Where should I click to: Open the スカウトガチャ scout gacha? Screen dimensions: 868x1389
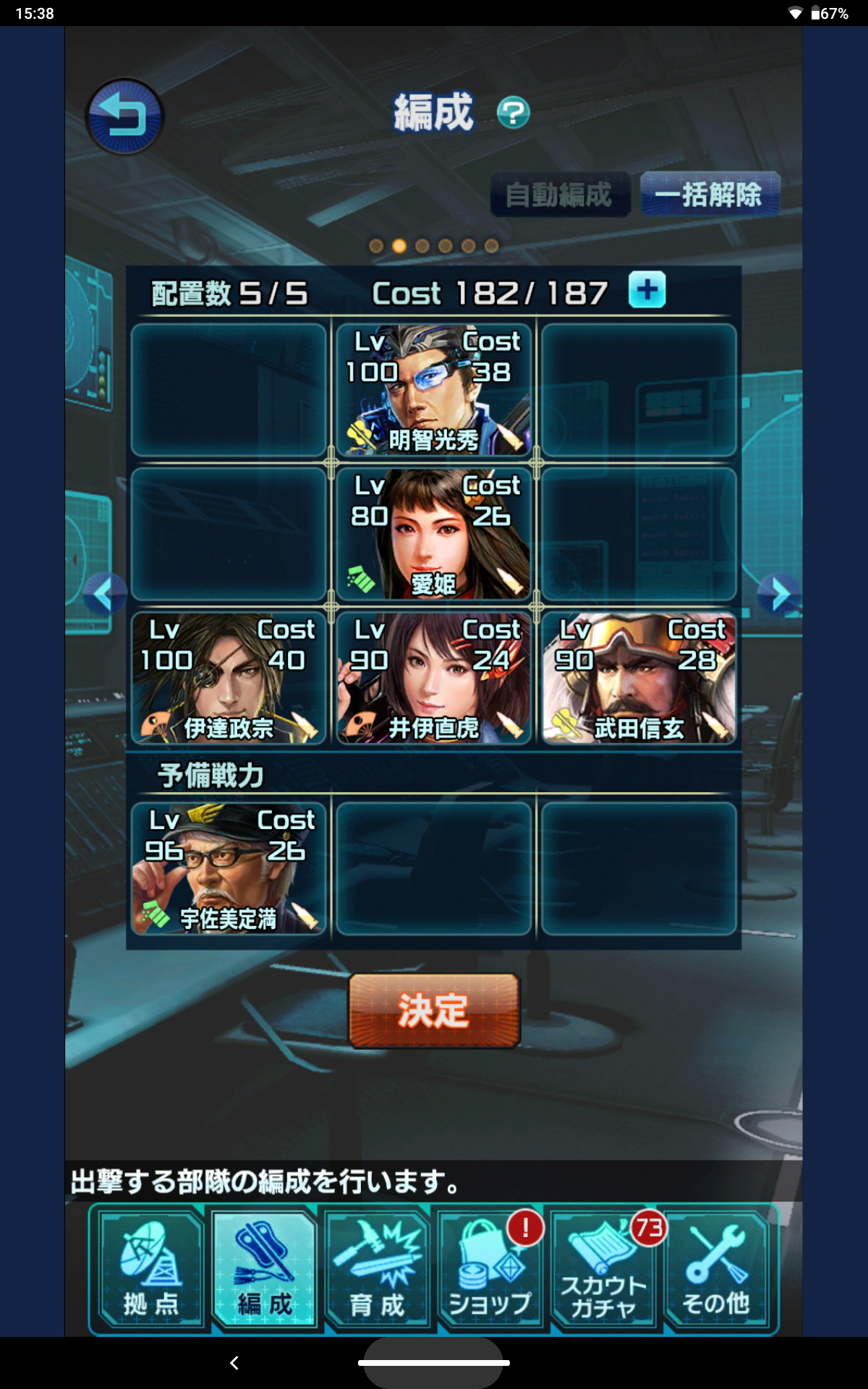(x=603, y=1270)
